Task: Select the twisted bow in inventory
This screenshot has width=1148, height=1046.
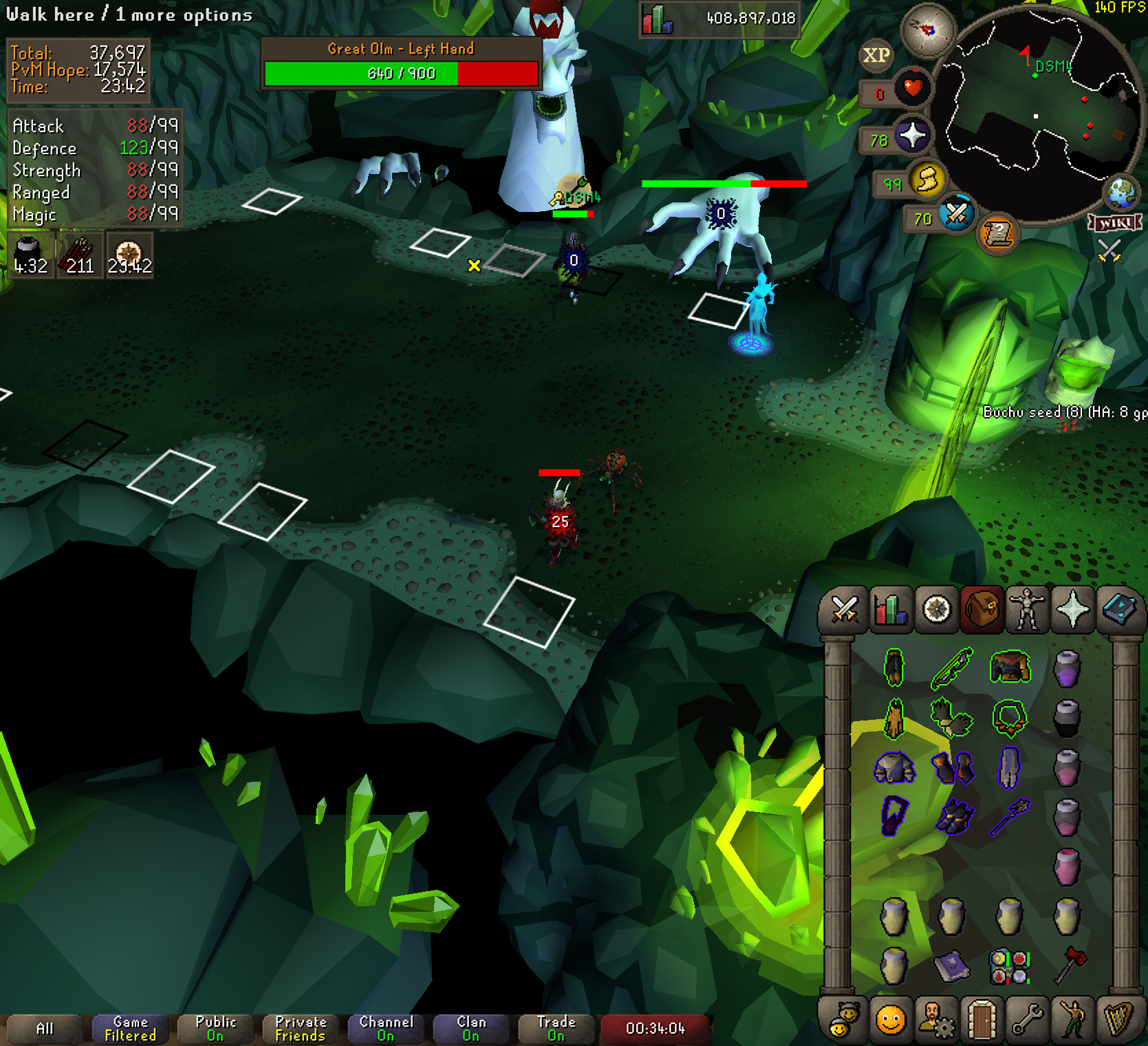Action: [952, 668]
